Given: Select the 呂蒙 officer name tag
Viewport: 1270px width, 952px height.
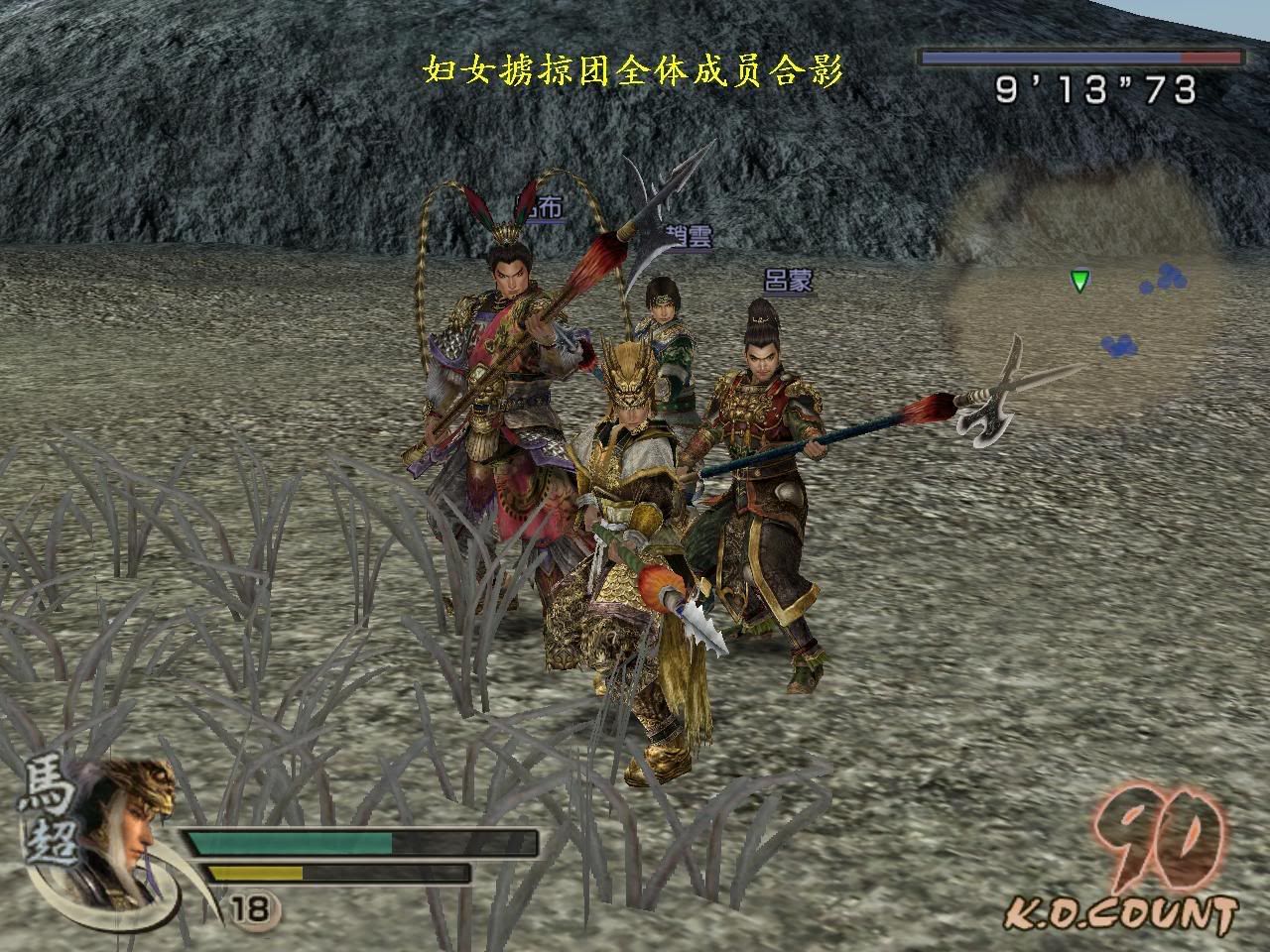Looking at the screenshot, I should click(x=789, y=281).
